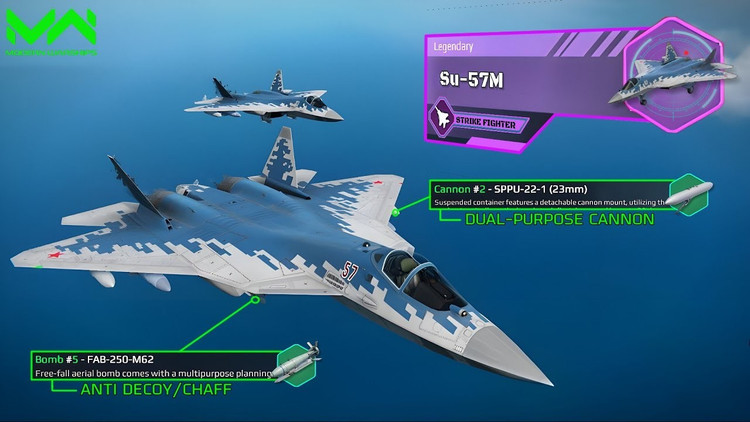This screenshot has height=422, width=750.
Task: Click the Modern Warships logo
Action: [49, 29]
